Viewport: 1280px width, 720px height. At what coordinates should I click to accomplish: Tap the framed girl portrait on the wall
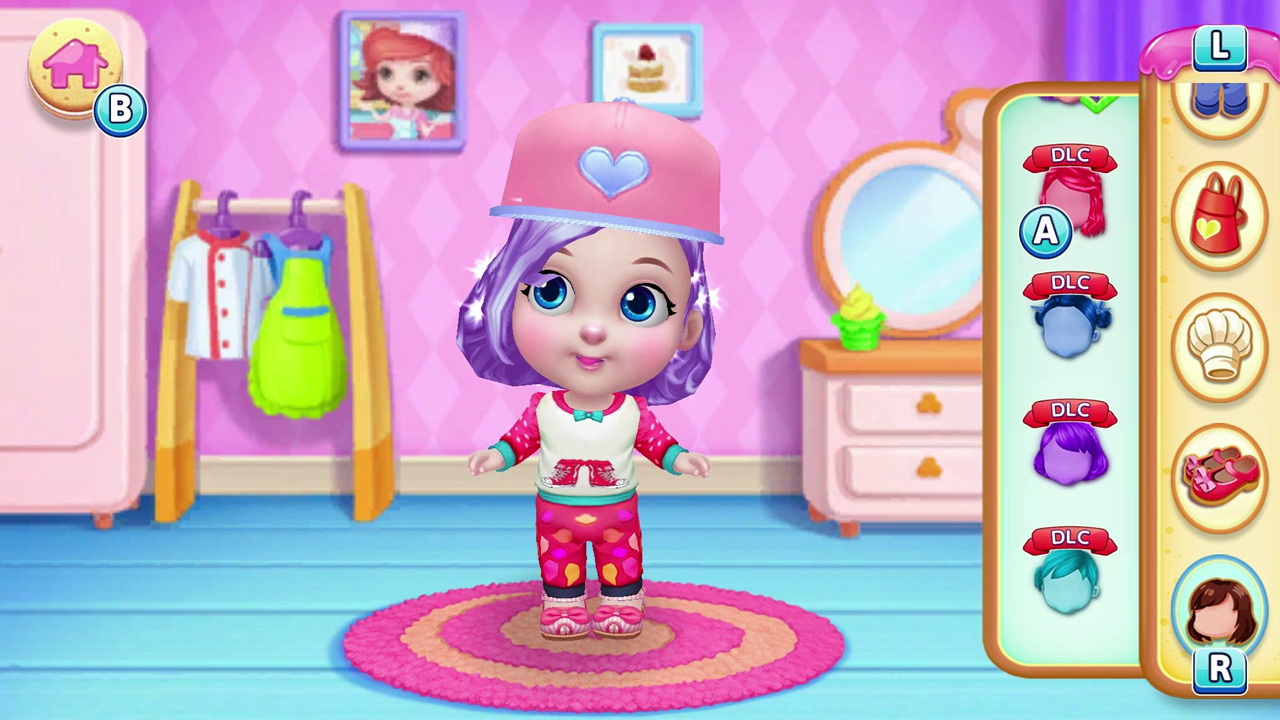[x=401, y=80]
